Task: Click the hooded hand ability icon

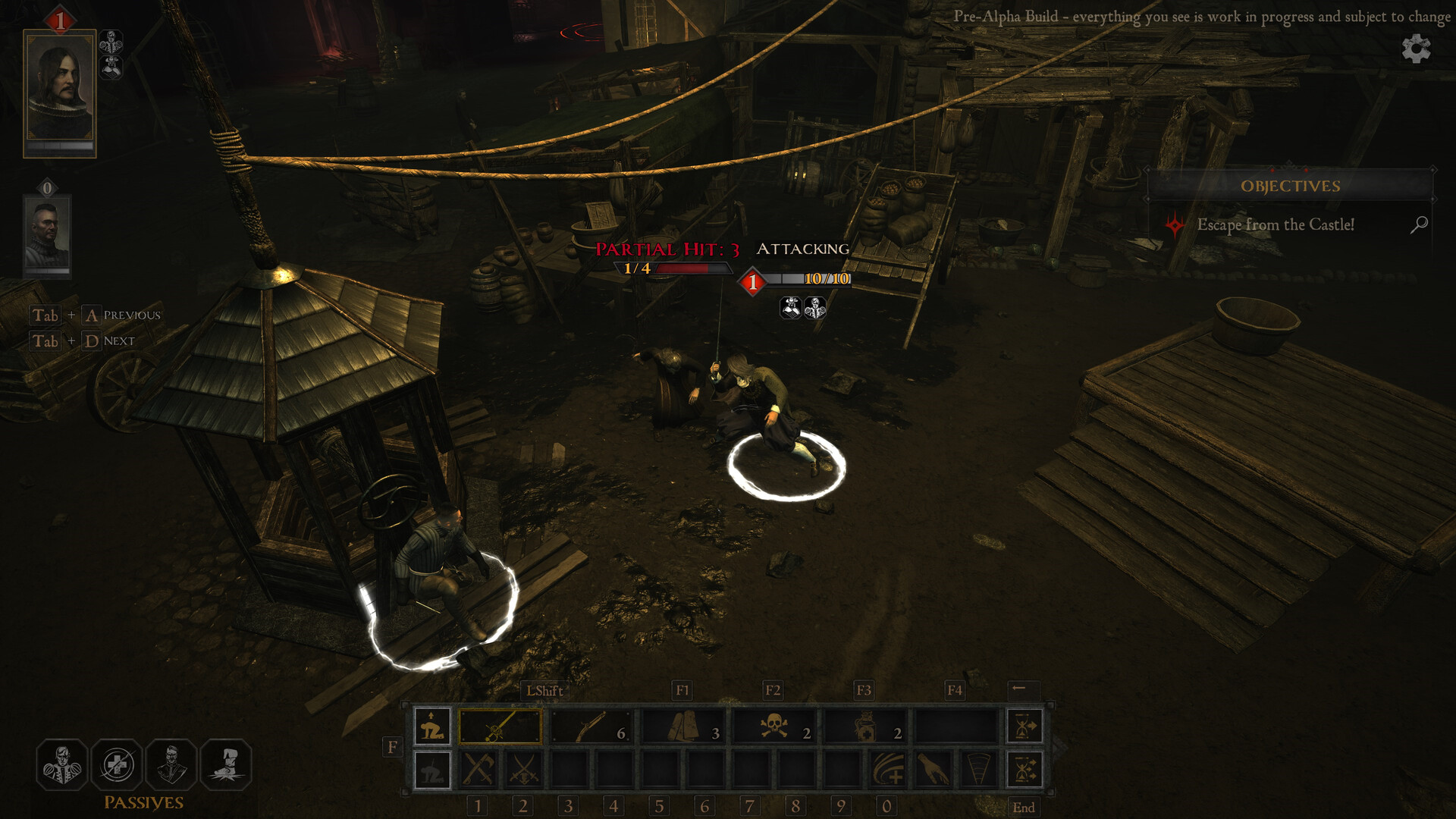Action: click(933, 768)
